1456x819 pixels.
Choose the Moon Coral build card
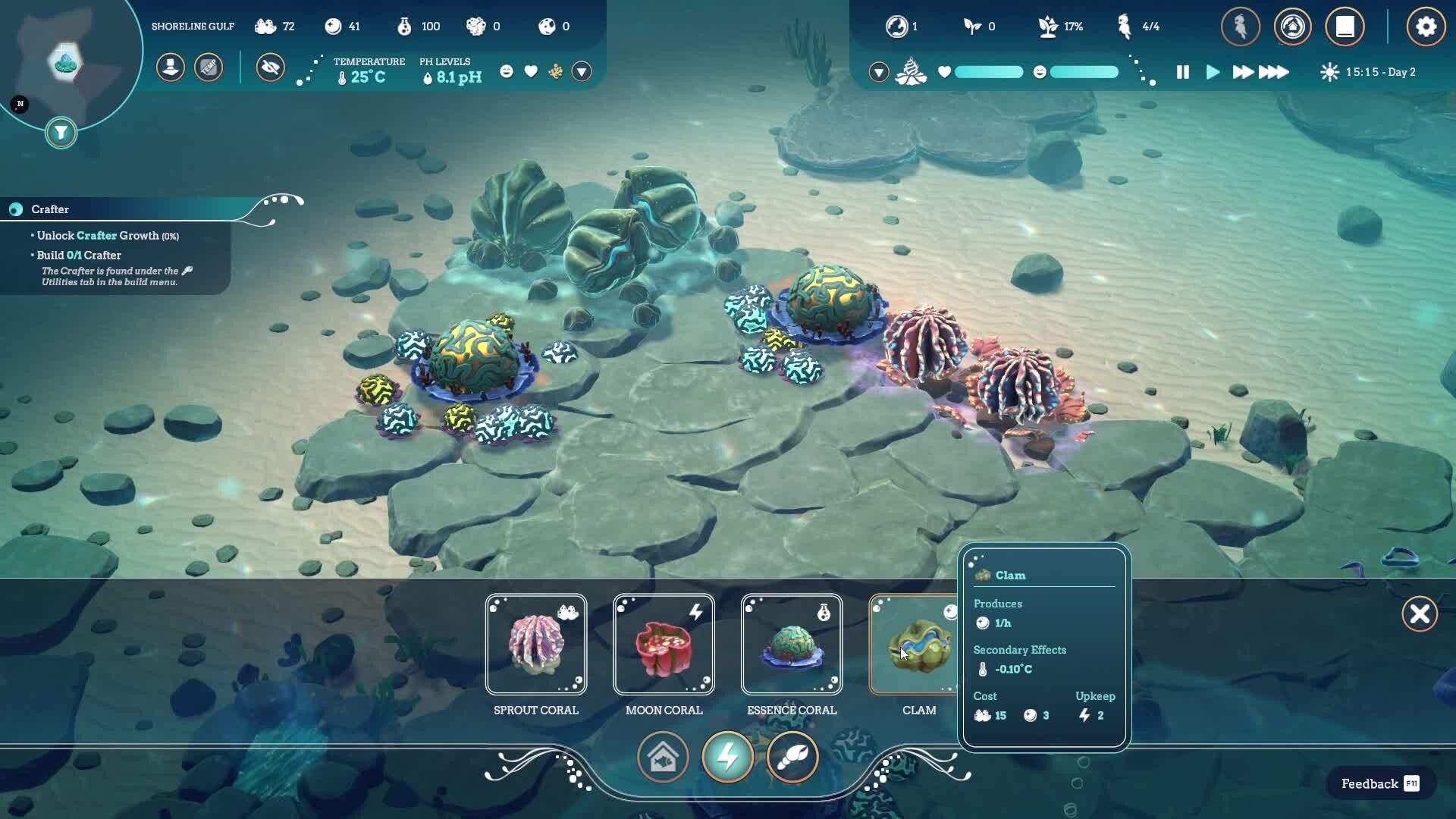664,645
